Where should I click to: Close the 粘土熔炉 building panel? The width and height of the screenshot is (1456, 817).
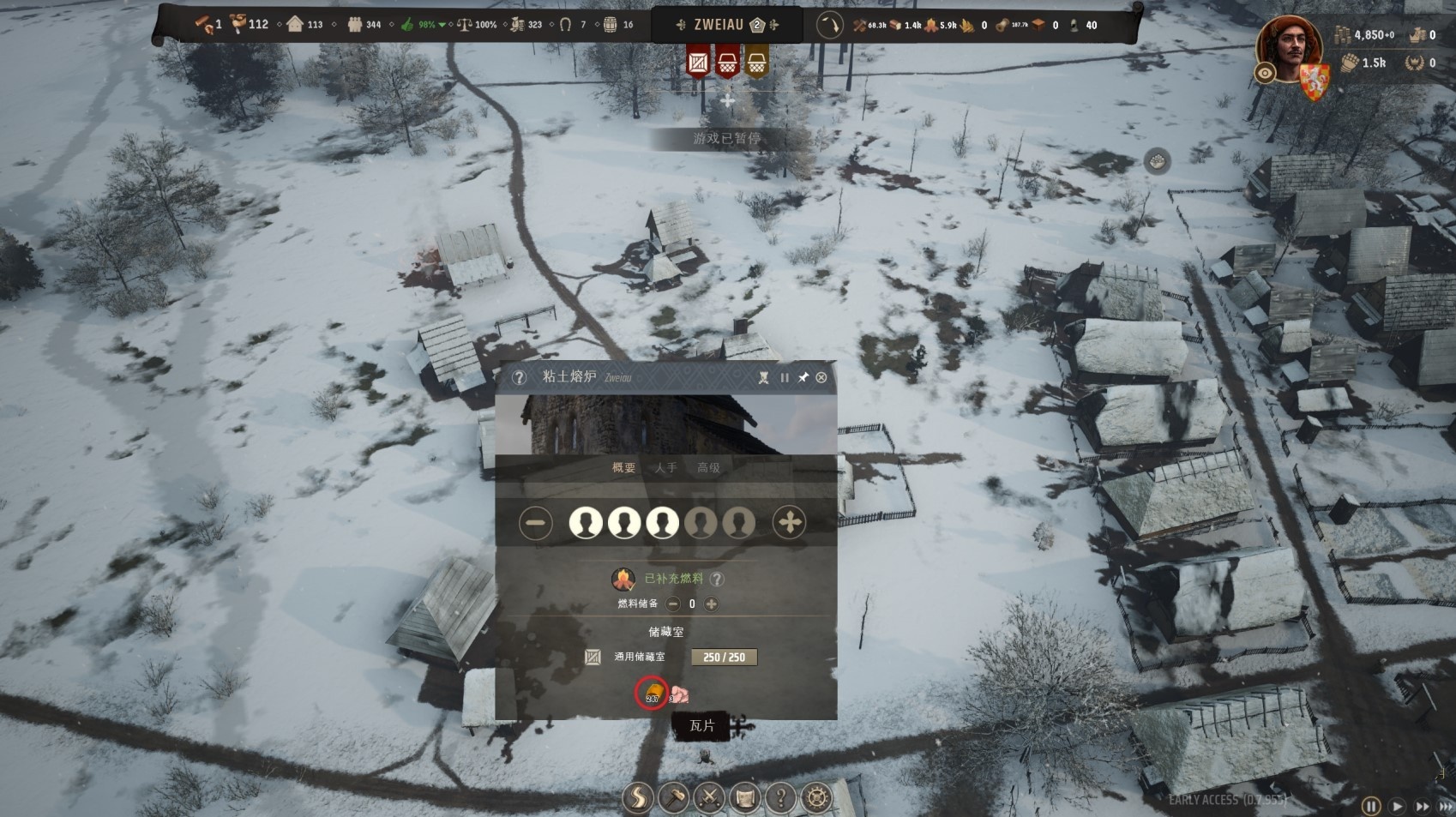(821, 377)
